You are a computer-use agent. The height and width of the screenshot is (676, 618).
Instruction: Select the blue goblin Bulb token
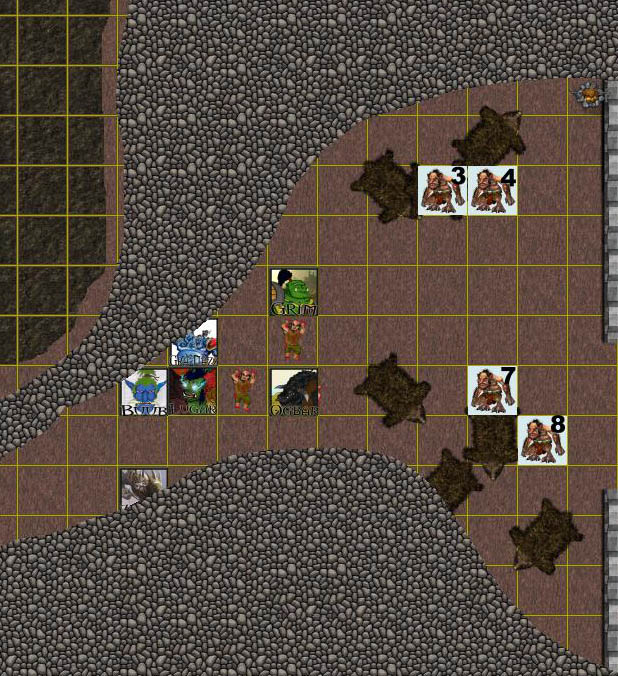[x=144, y=392]
